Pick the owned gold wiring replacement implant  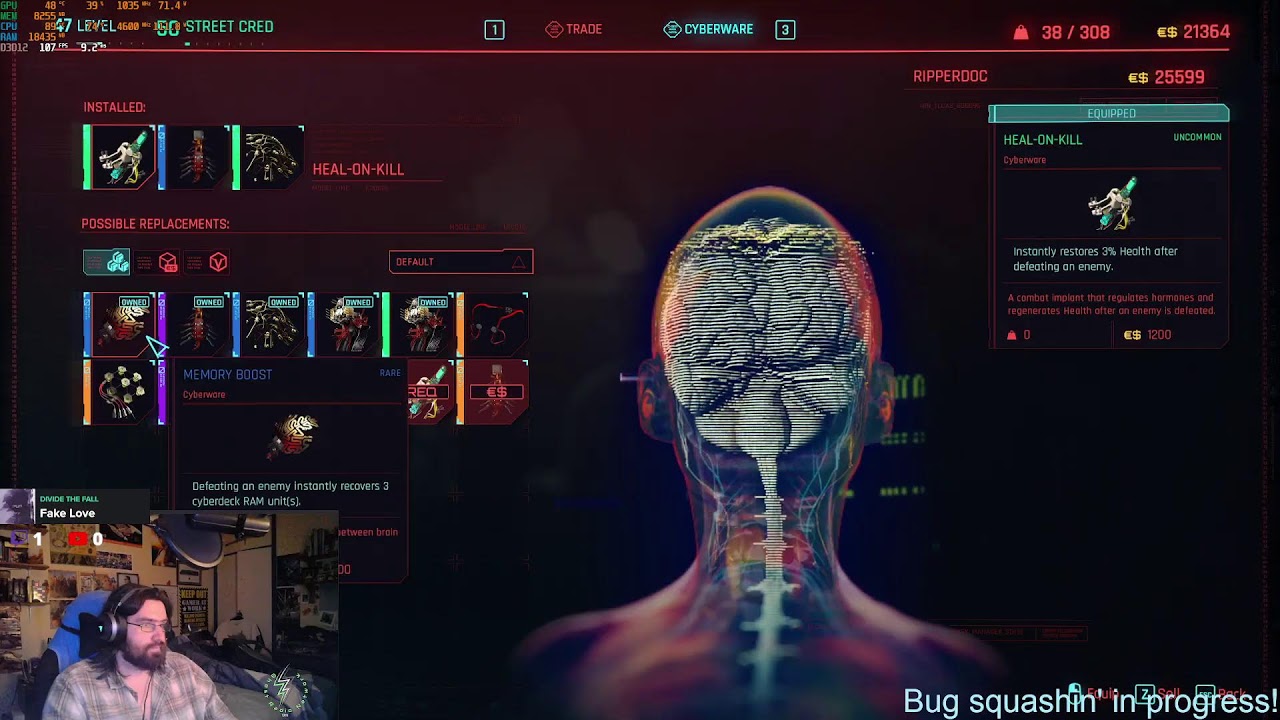[271, 324]
